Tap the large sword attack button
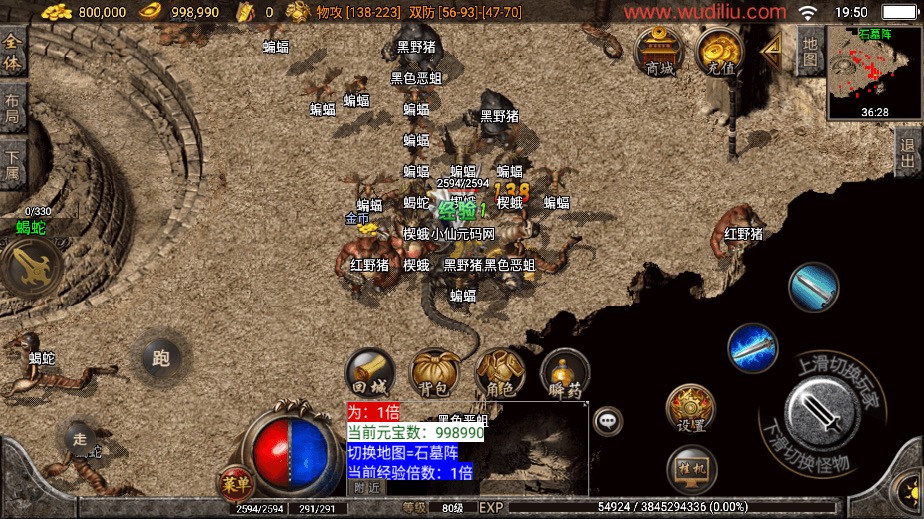Image resolution: width=924 pixels, height=519 pixels. click(x=818, y=410)
